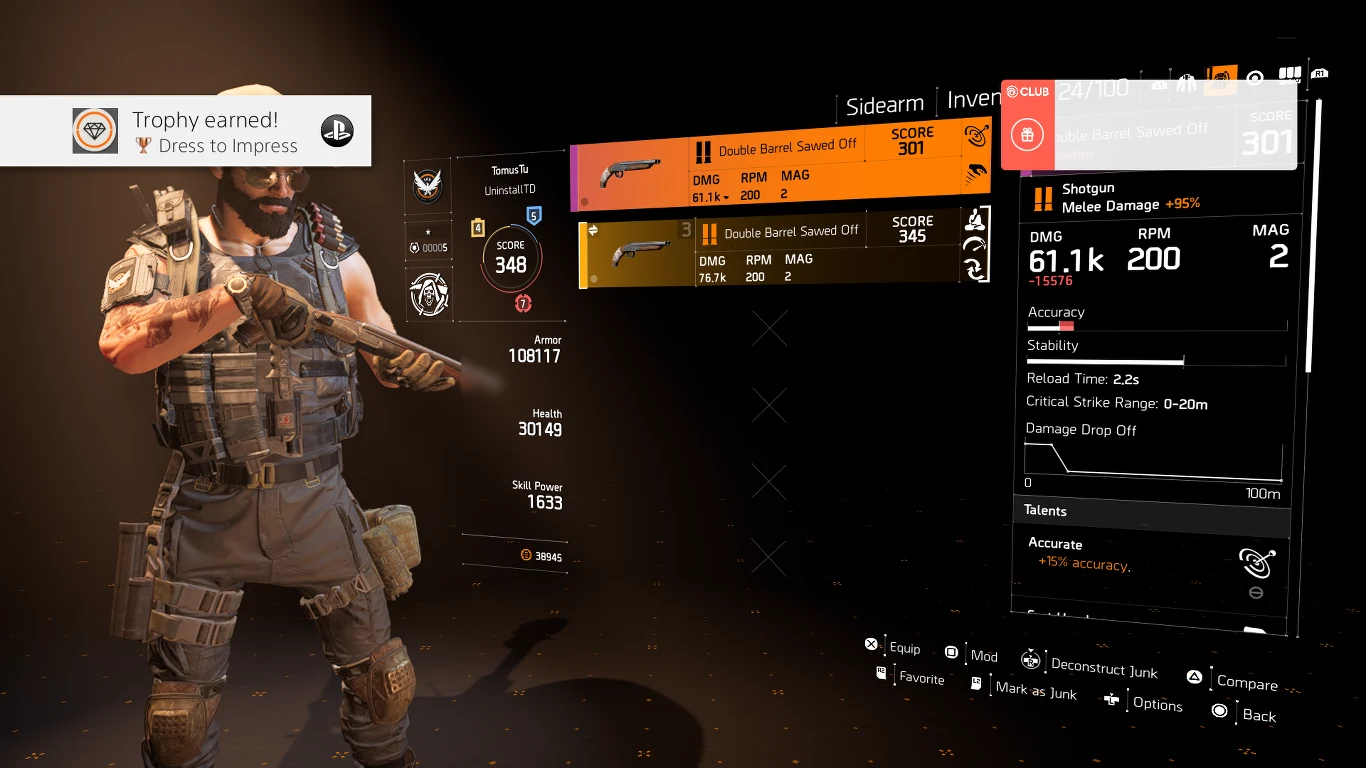The width and height of the screenshot is (1366, 768).
Task: Click the skull clan emblem icon
Action: [429, 293]
